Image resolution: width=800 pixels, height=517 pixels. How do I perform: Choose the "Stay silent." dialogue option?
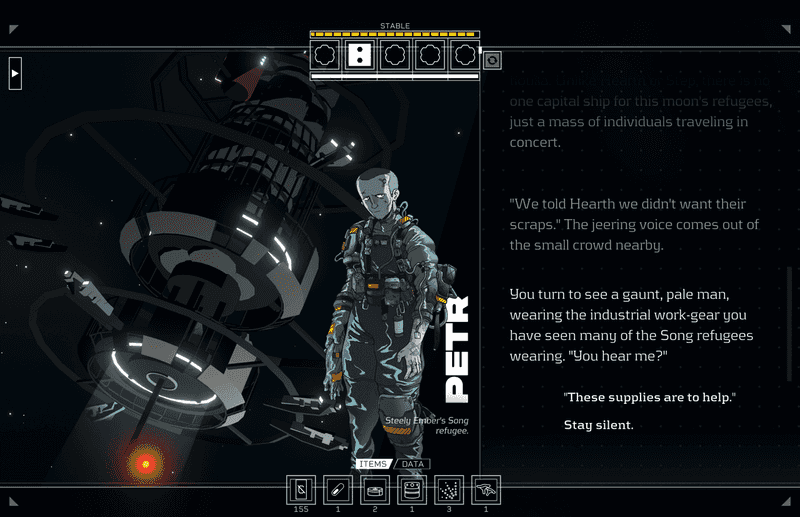coord(599,425)
